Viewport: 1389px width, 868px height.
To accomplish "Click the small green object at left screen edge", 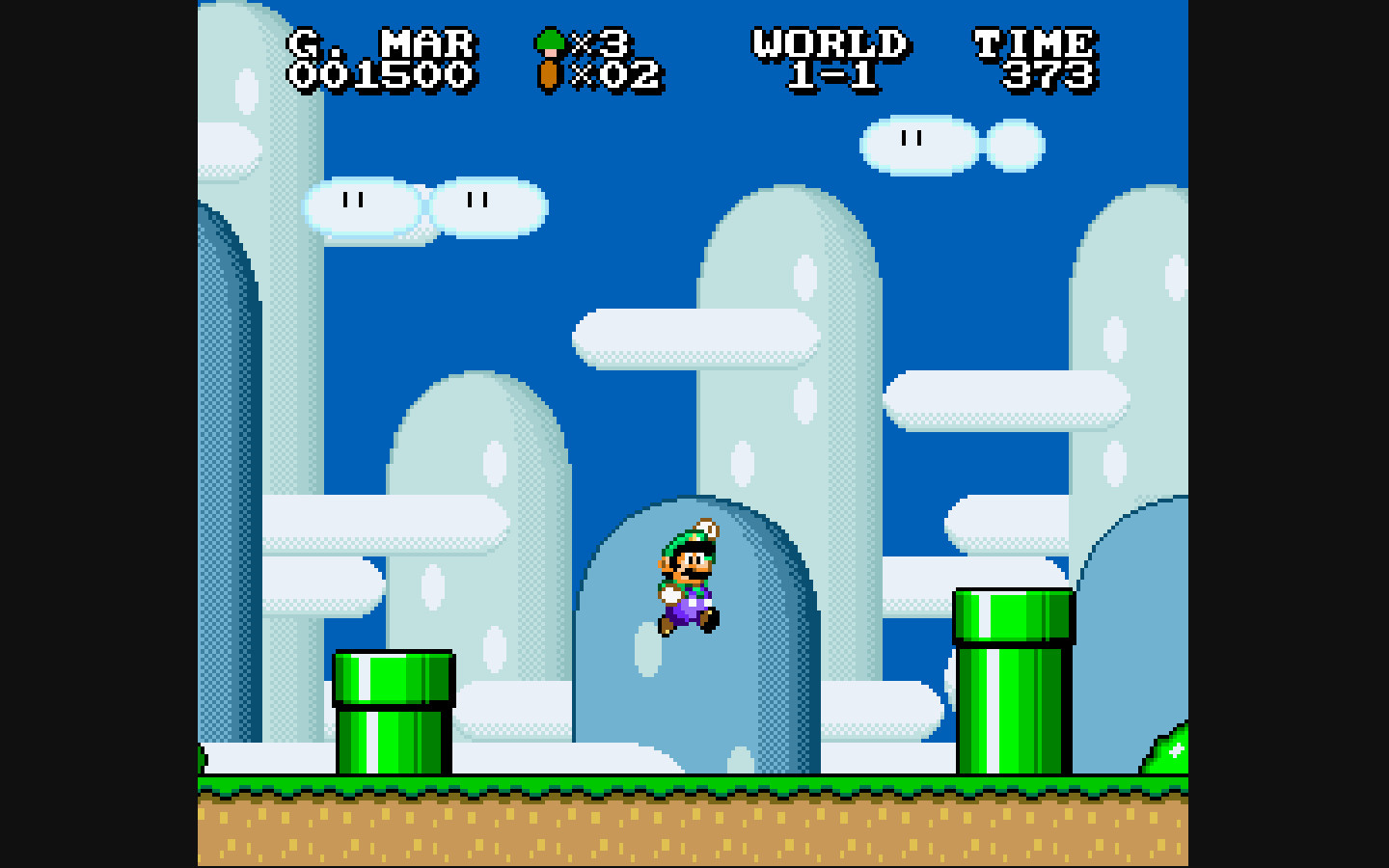I will (x=200, y=757).
